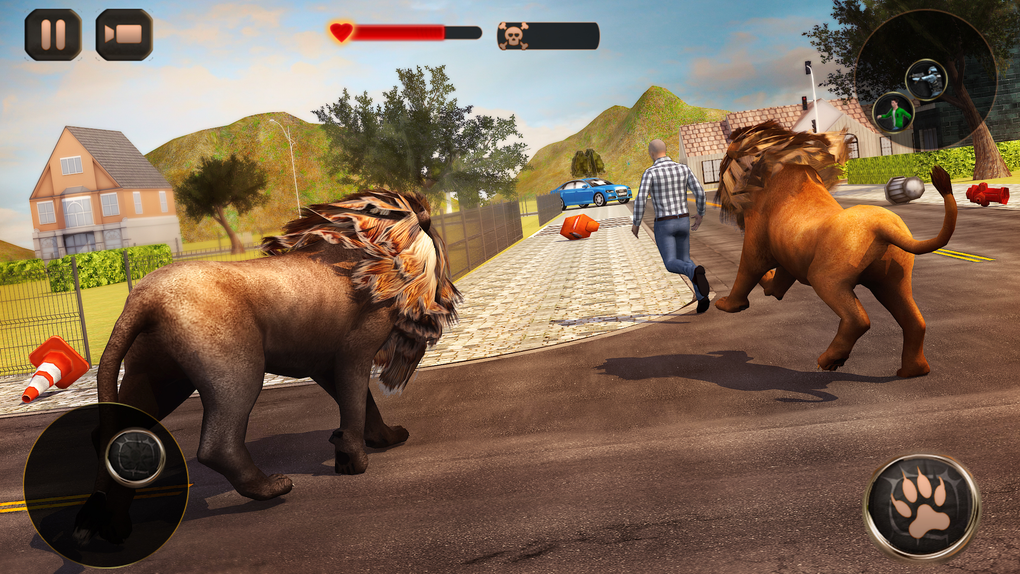Tap the movement joystick knob

click(135, 457)
